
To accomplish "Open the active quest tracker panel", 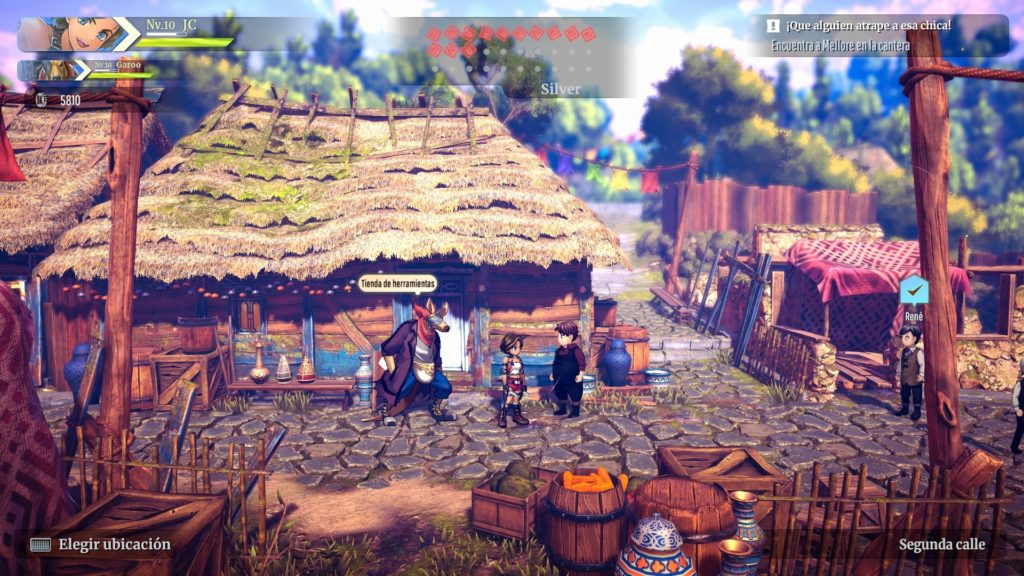I will pos(880,35).
